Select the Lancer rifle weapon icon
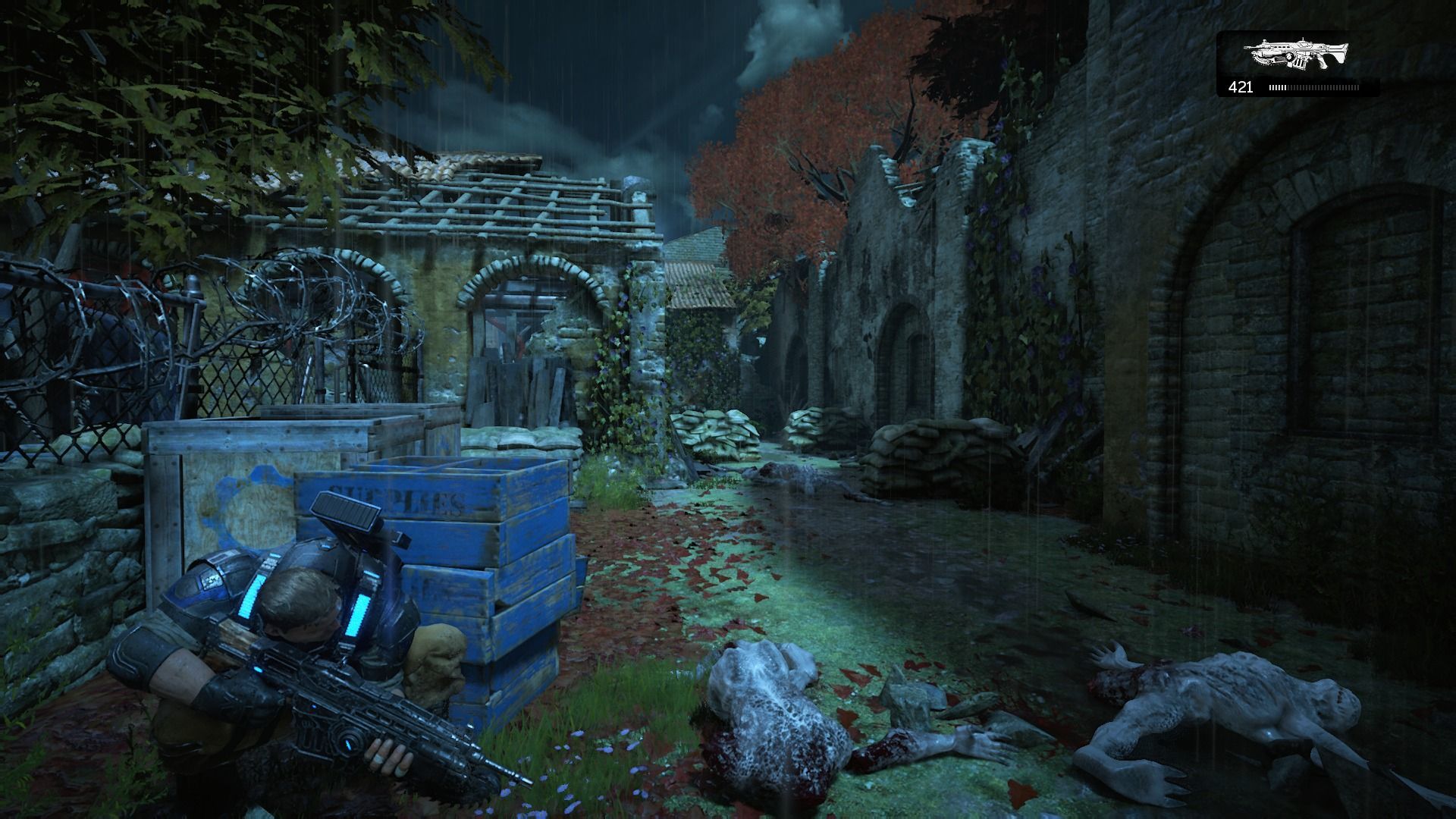 (1297, 55)
